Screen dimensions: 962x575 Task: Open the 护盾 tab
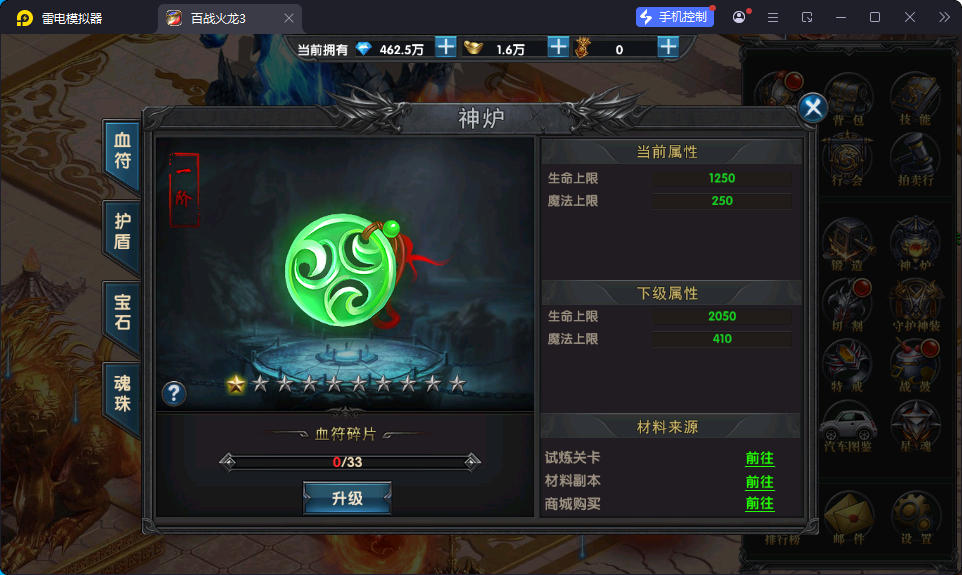point(122,231)
